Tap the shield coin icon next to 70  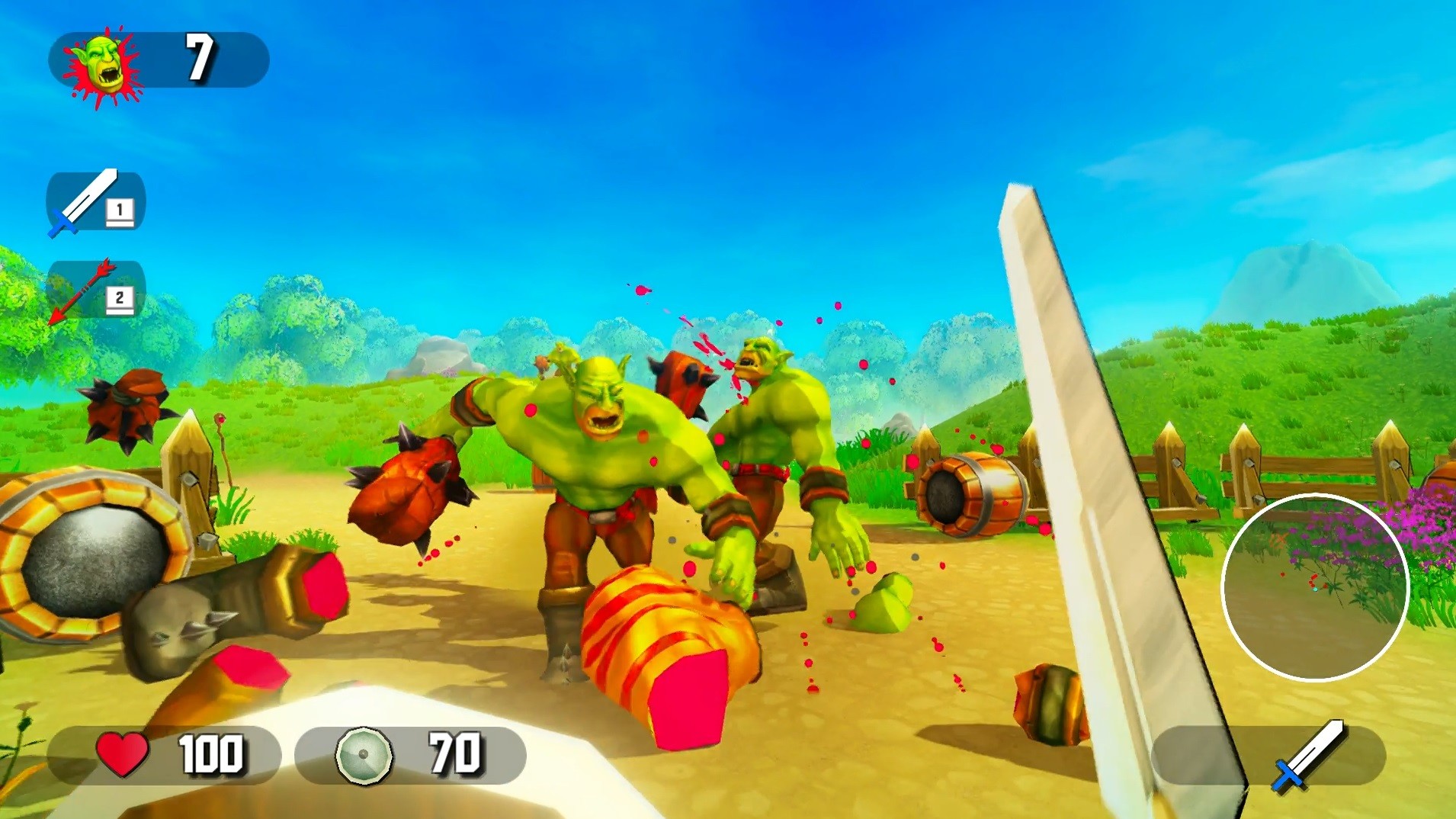[362, 753]
